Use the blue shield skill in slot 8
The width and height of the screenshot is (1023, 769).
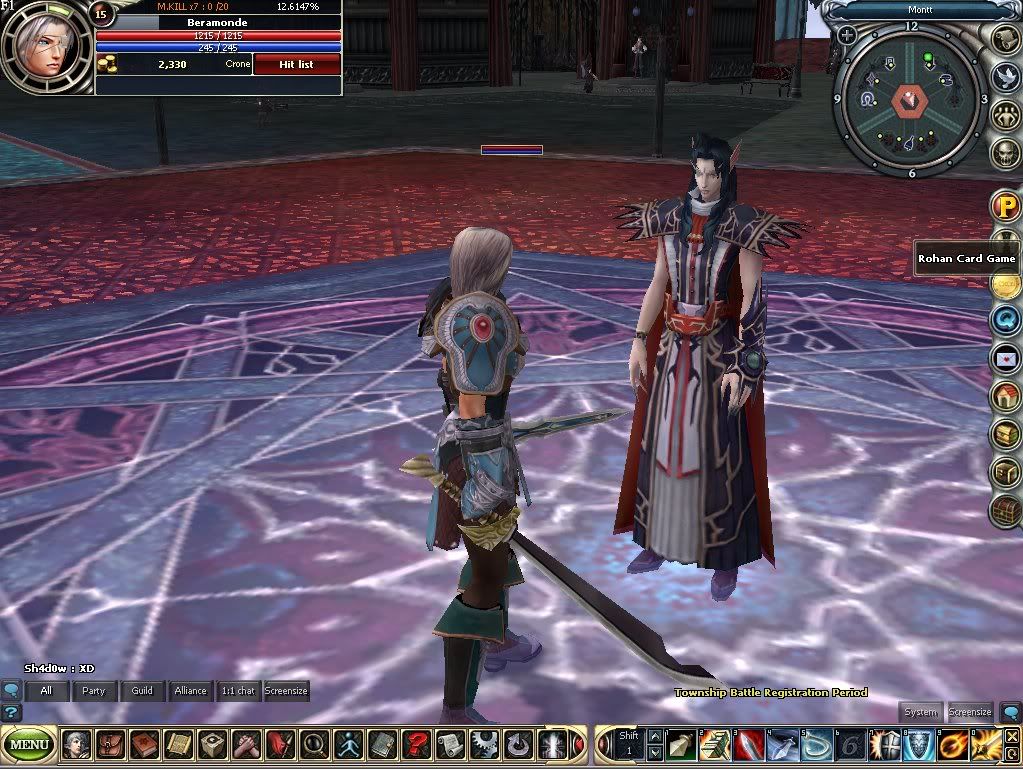coord(919,745)
